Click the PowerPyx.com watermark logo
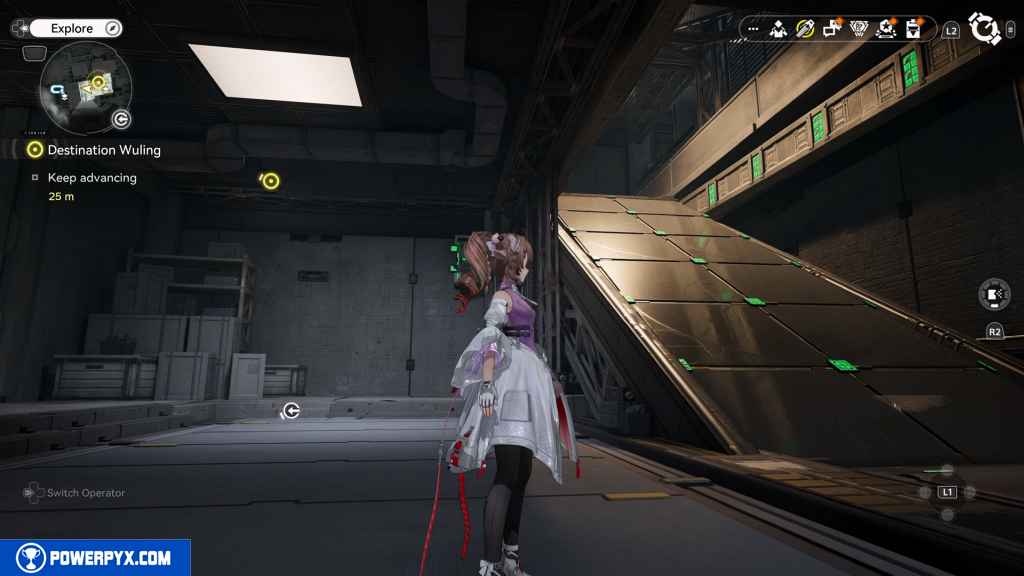The image size is (1024, 576). [x=95, y=557]
